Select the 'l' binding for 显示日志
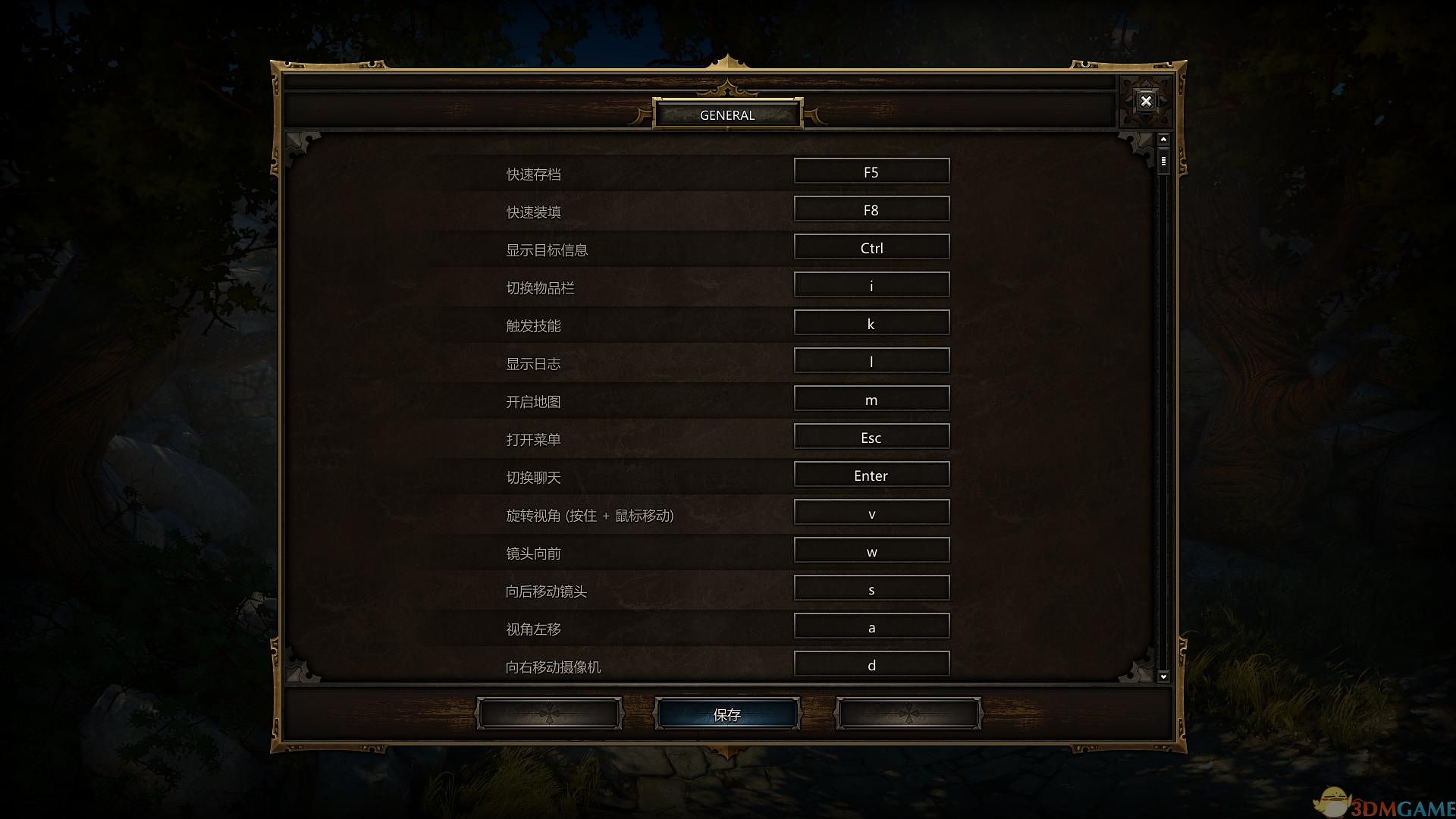Image resolution: width=1456 pixels, height=819 pixels. (871, 360)
